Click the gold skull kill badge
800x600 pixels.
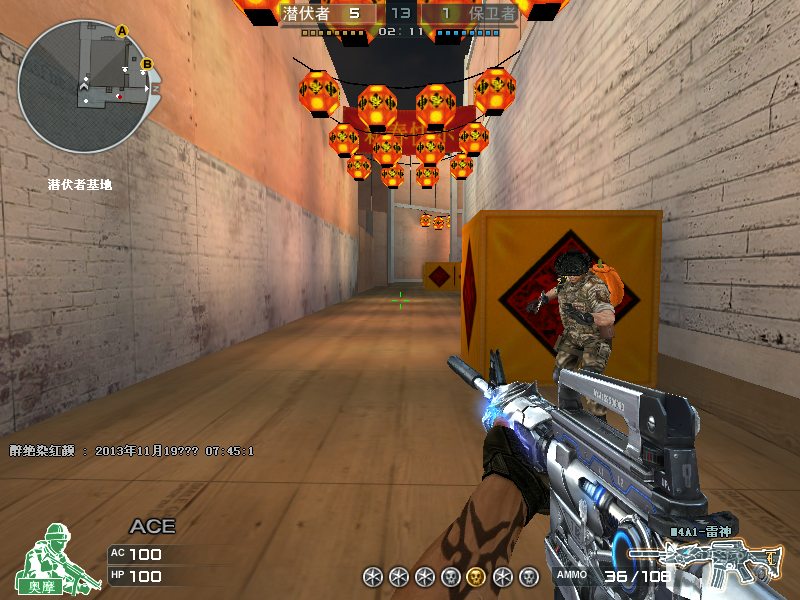(x=476, y=576)
